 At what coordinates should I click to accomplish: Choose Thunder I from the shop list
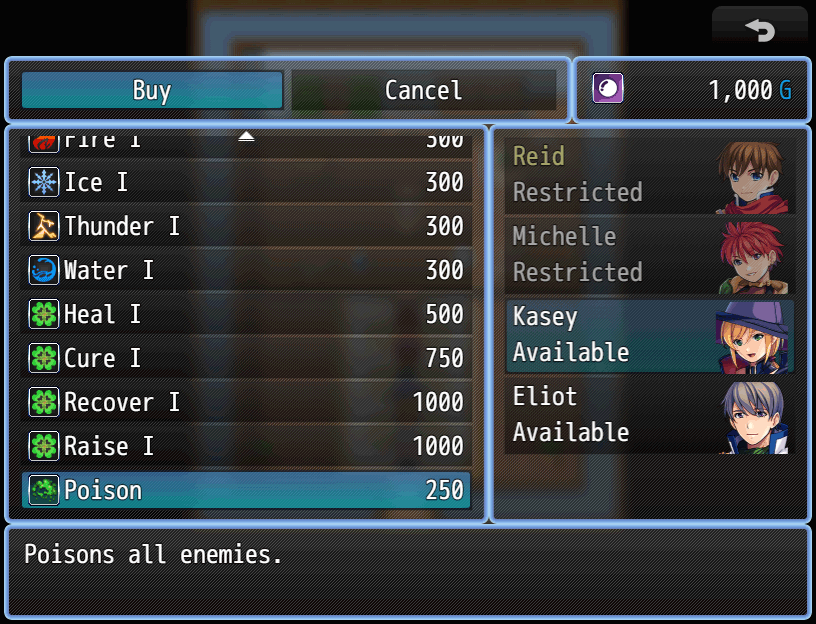click(x=246, y=226)
